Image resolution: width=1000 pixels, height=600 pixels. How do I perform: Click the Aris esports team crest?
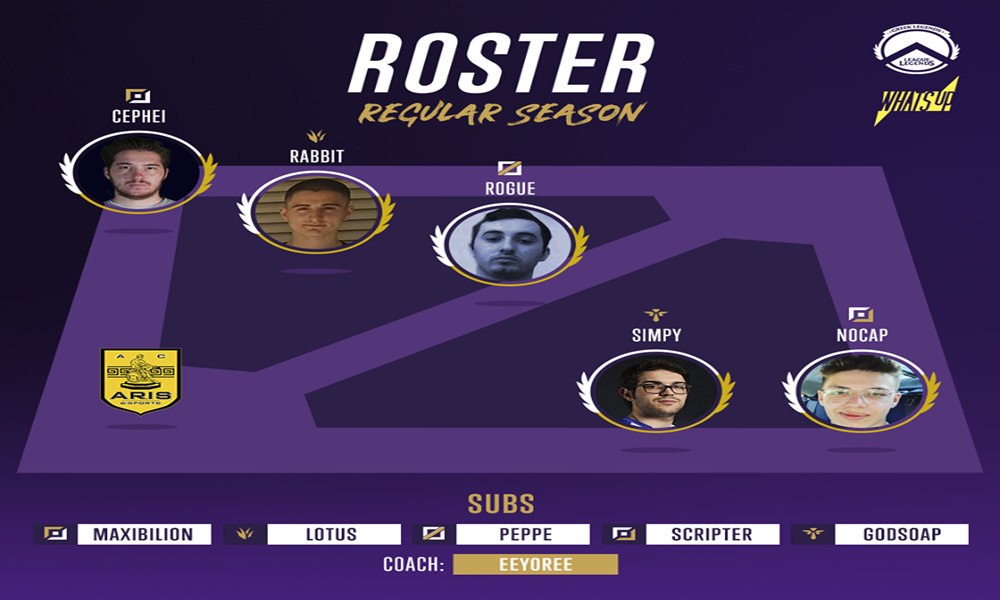(140, 380)
